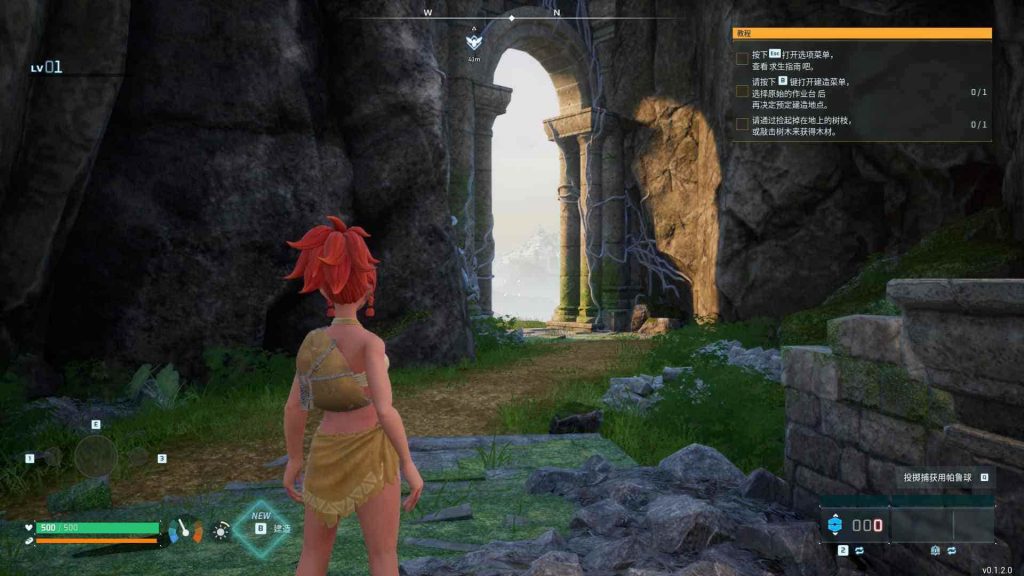The height and width of the screenshot is (576, 1024).
Task: Select the central partner Pal circle
Action: point(96,457)
